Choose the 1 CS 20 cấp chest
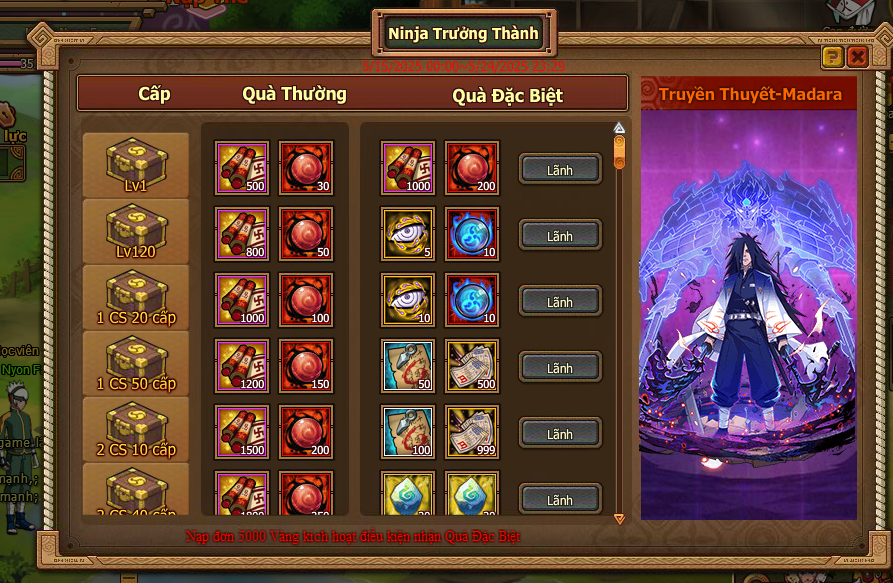The image size is (893, 583). [136, 296]
